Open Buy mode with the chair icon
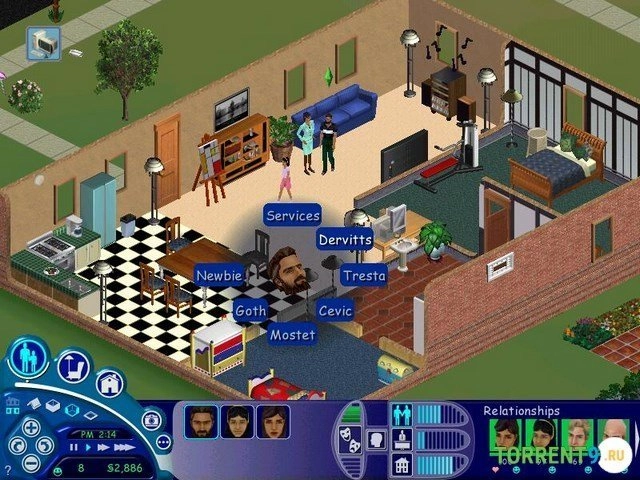The image size is (640, 480). [73, 368]
